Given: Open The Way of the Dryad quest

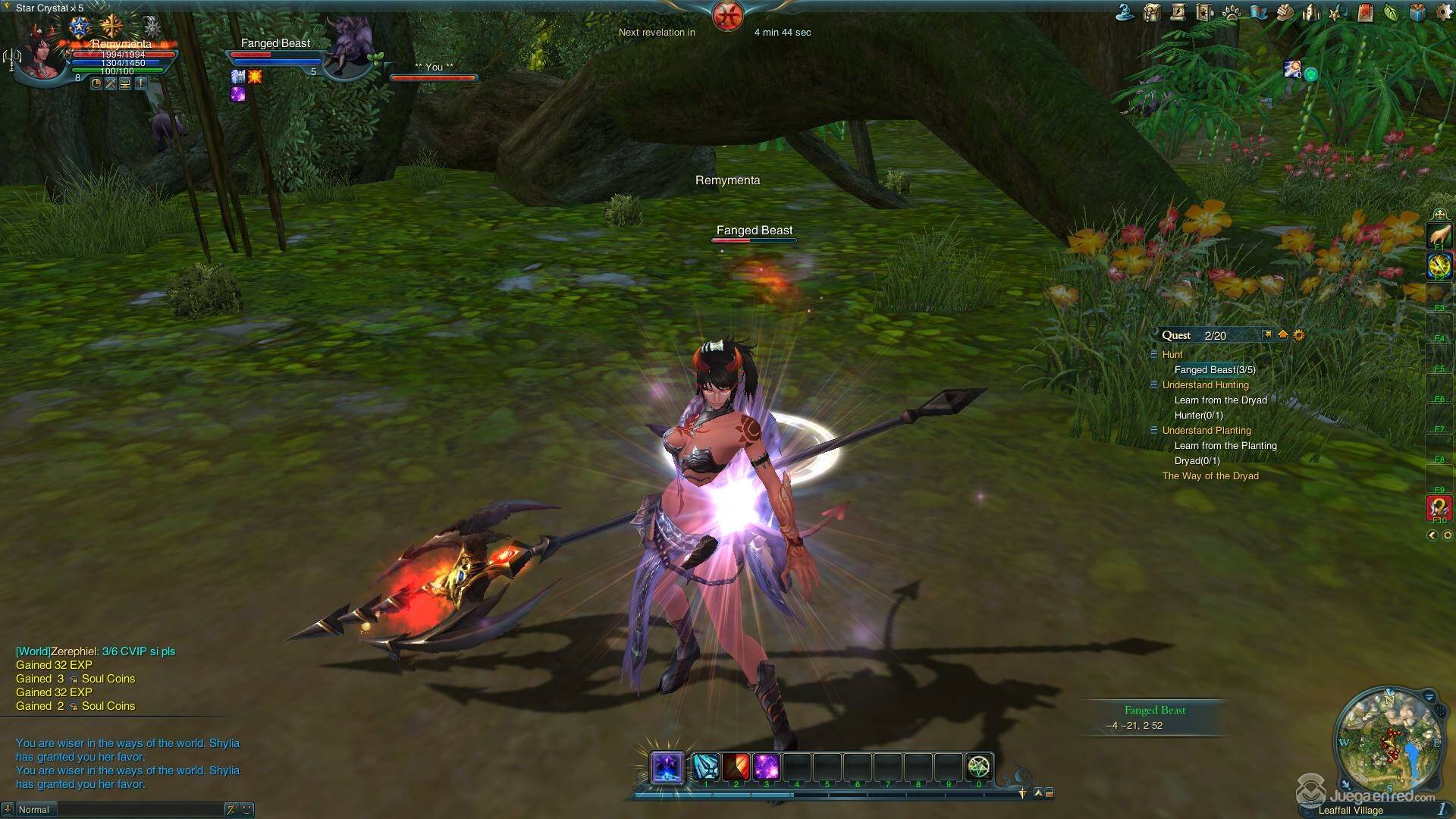Looking at the screenshot, I should [x=1210, y=476].
